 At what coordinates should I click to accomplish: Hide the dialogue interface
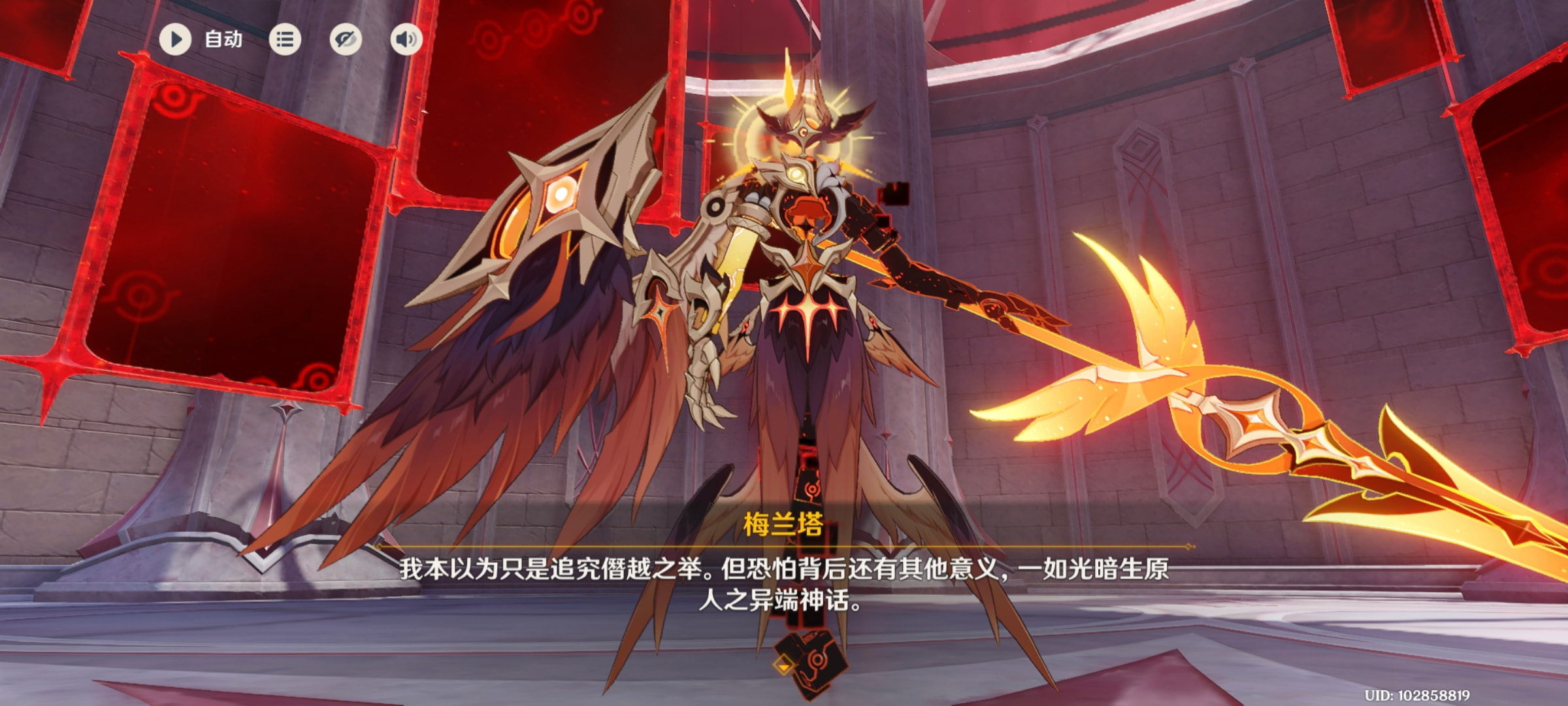click(x=346, y=40)
